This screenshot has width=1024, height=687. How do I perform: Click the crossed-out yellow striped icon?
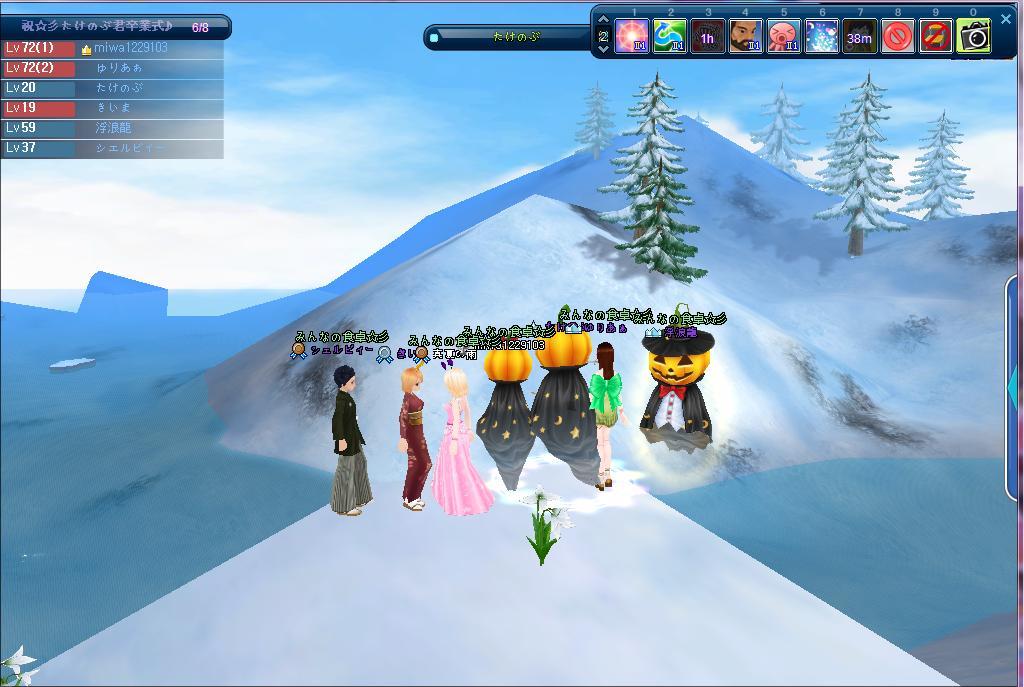[935, 38]
